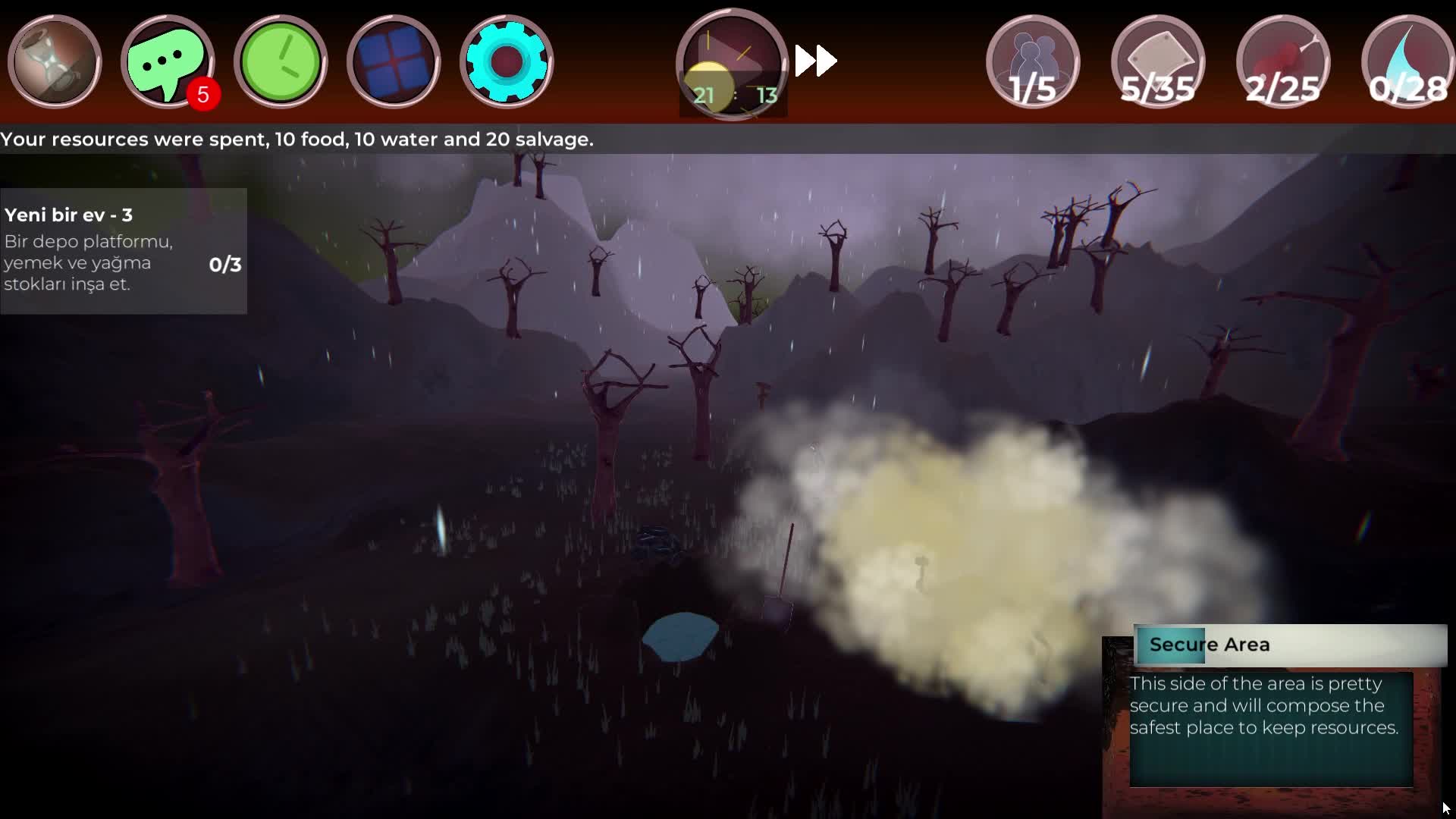This screenshot has height=819, width=1456.
Task: Open the green clock schedule button
Action: pyautogui.click(x=281, y=62)
